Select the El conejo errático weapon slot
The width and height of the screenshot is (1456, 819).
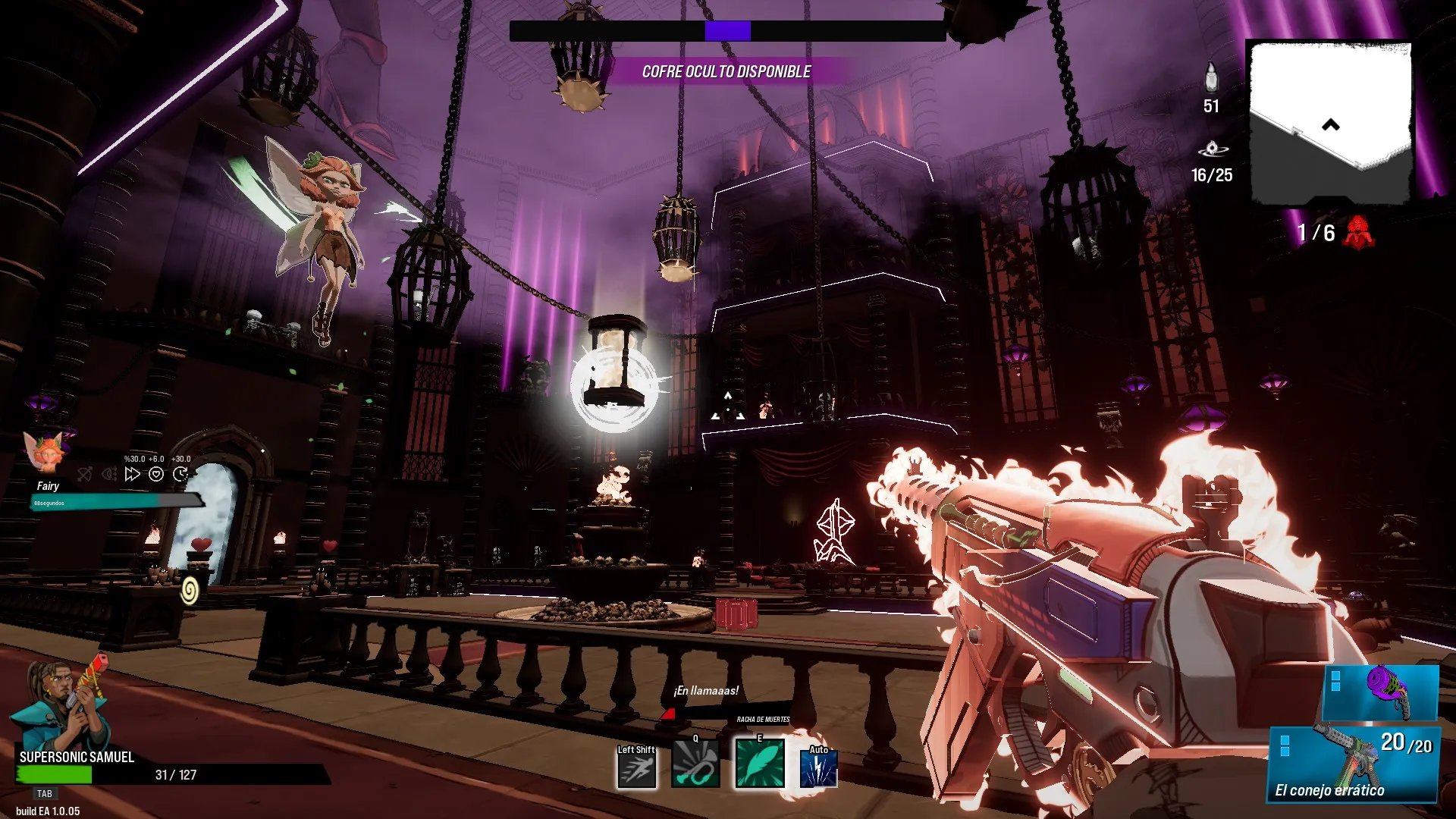[x=1354, y=764]
